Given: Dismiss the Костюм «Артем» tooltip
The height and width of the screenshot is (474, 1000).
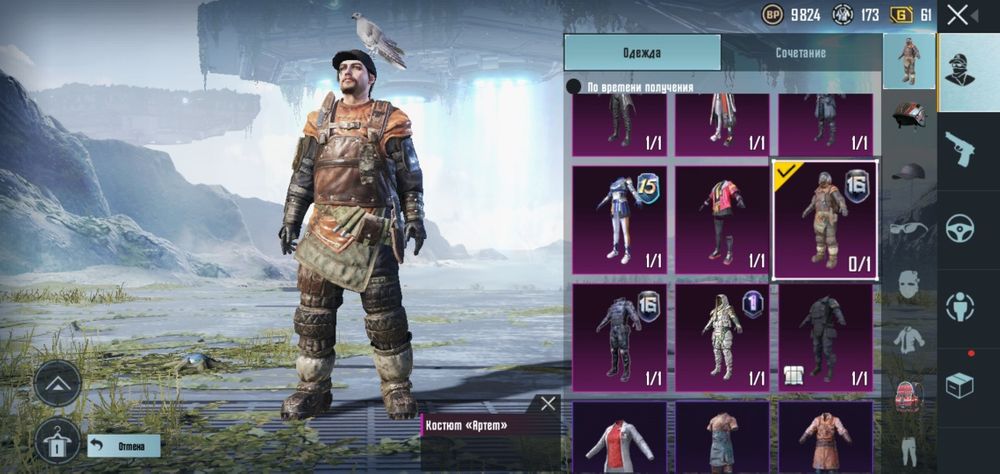Looking at the screenshot, I should click(548, 404).
